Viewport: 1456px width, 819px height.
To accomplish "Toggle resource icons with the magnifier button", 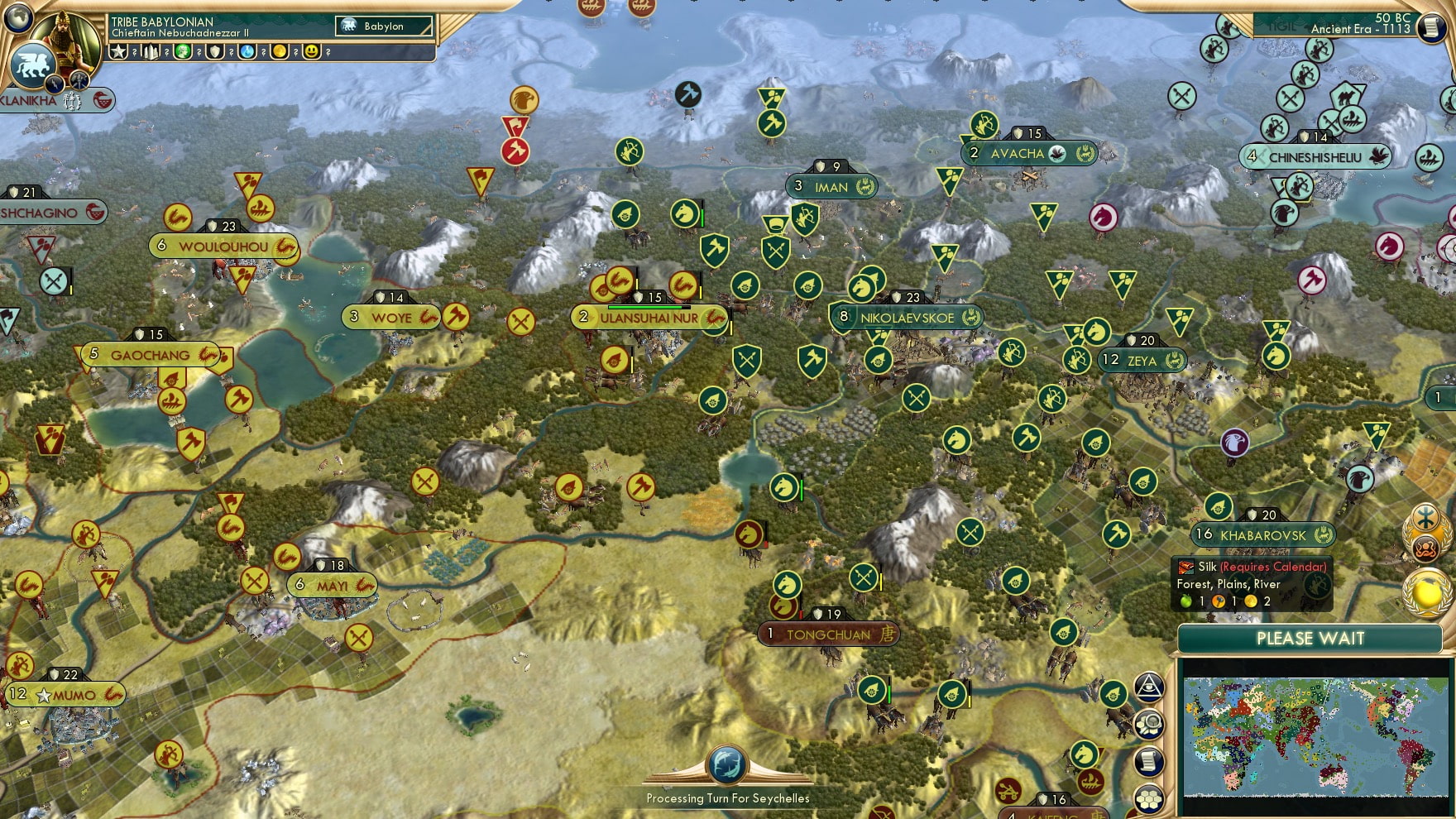I will click(1151, 722).
